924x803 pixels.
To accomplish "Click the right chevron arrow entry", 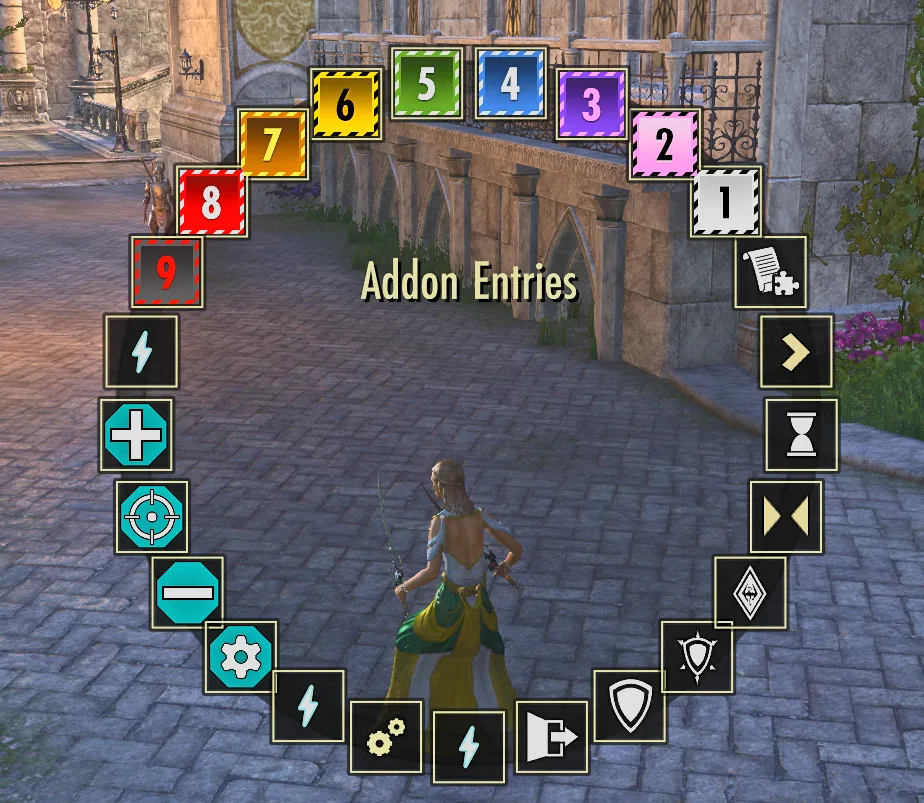I will point(796,352).
